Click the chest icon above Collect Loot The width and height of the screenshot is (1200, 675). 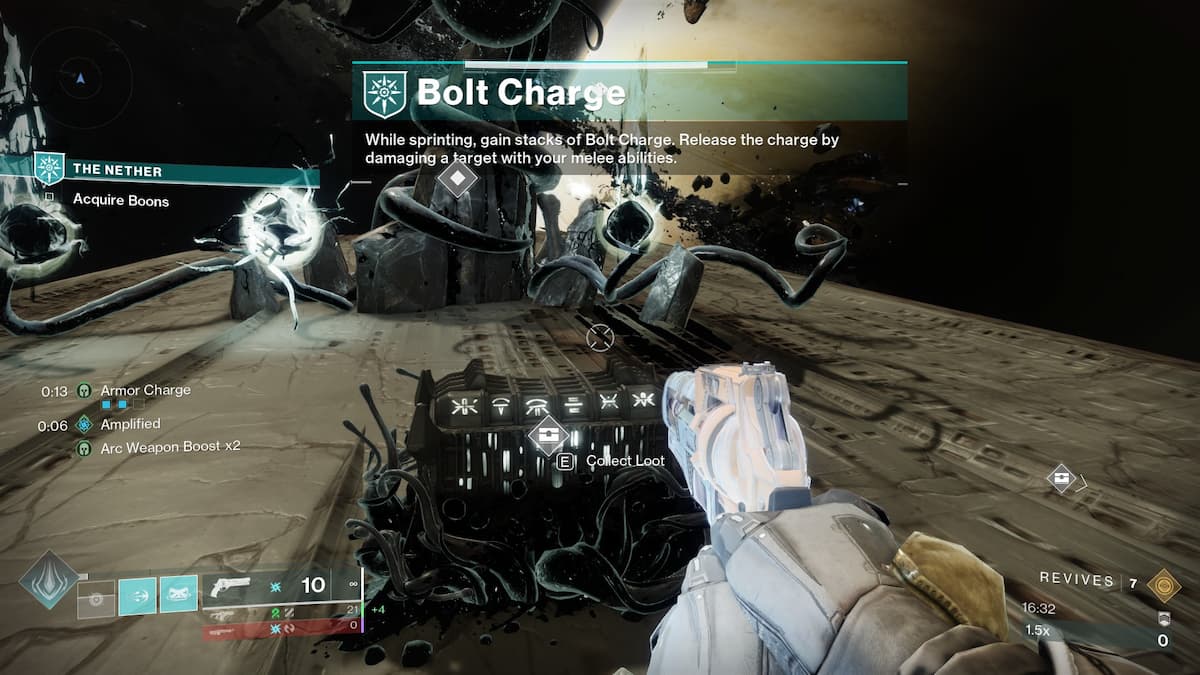548,433
